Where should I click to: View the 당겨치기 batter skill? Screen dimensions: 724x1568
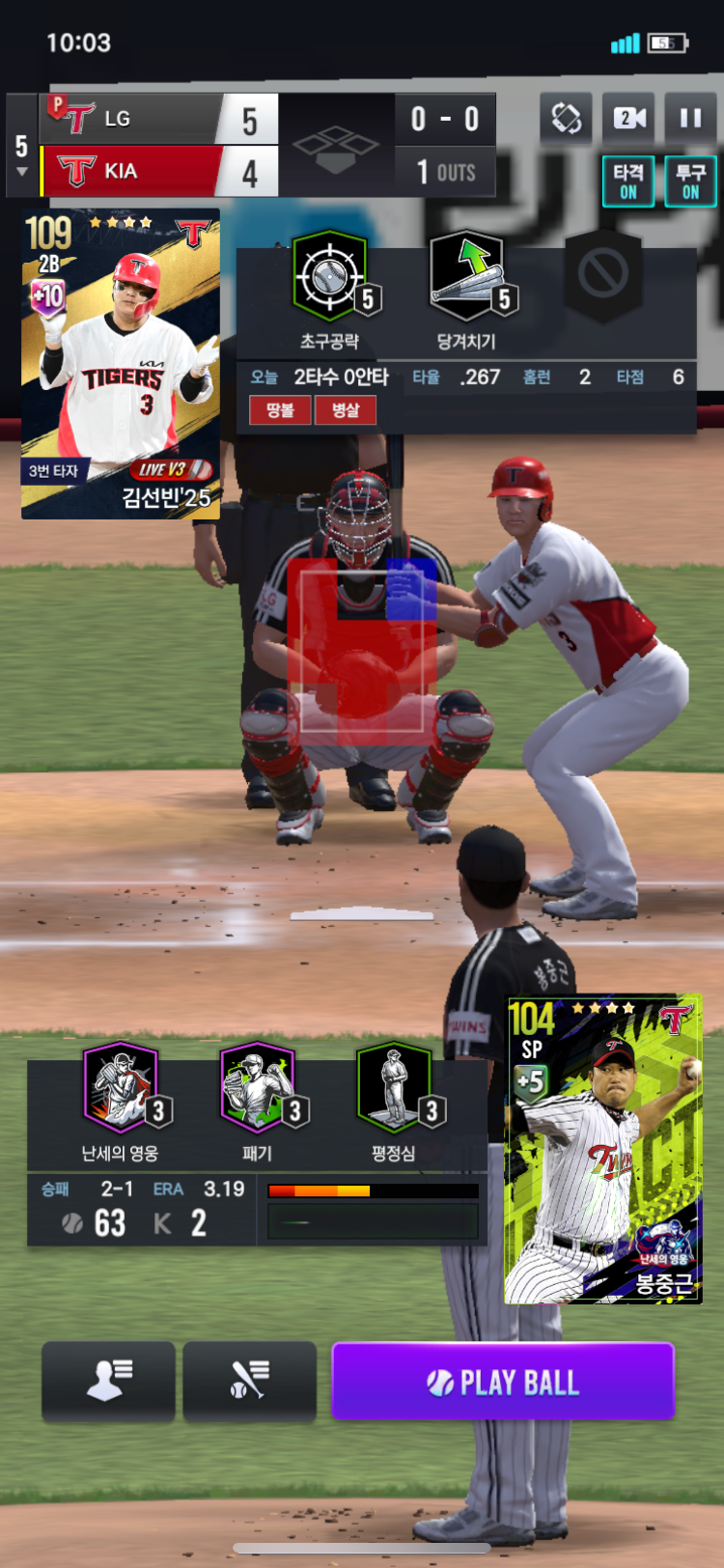point(467,277)
